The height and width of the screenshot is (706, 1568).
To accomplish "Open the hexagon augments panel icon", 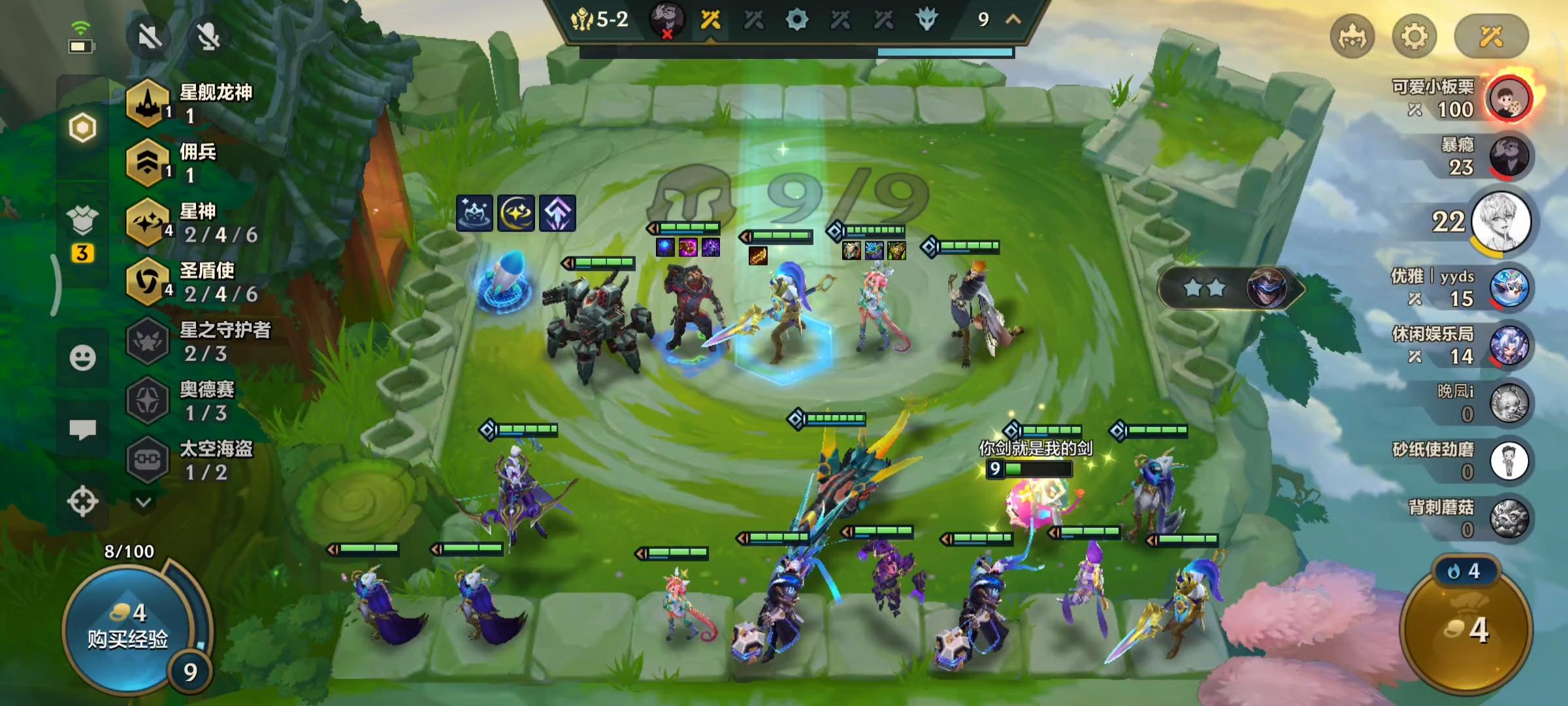I will coord(82,127).
